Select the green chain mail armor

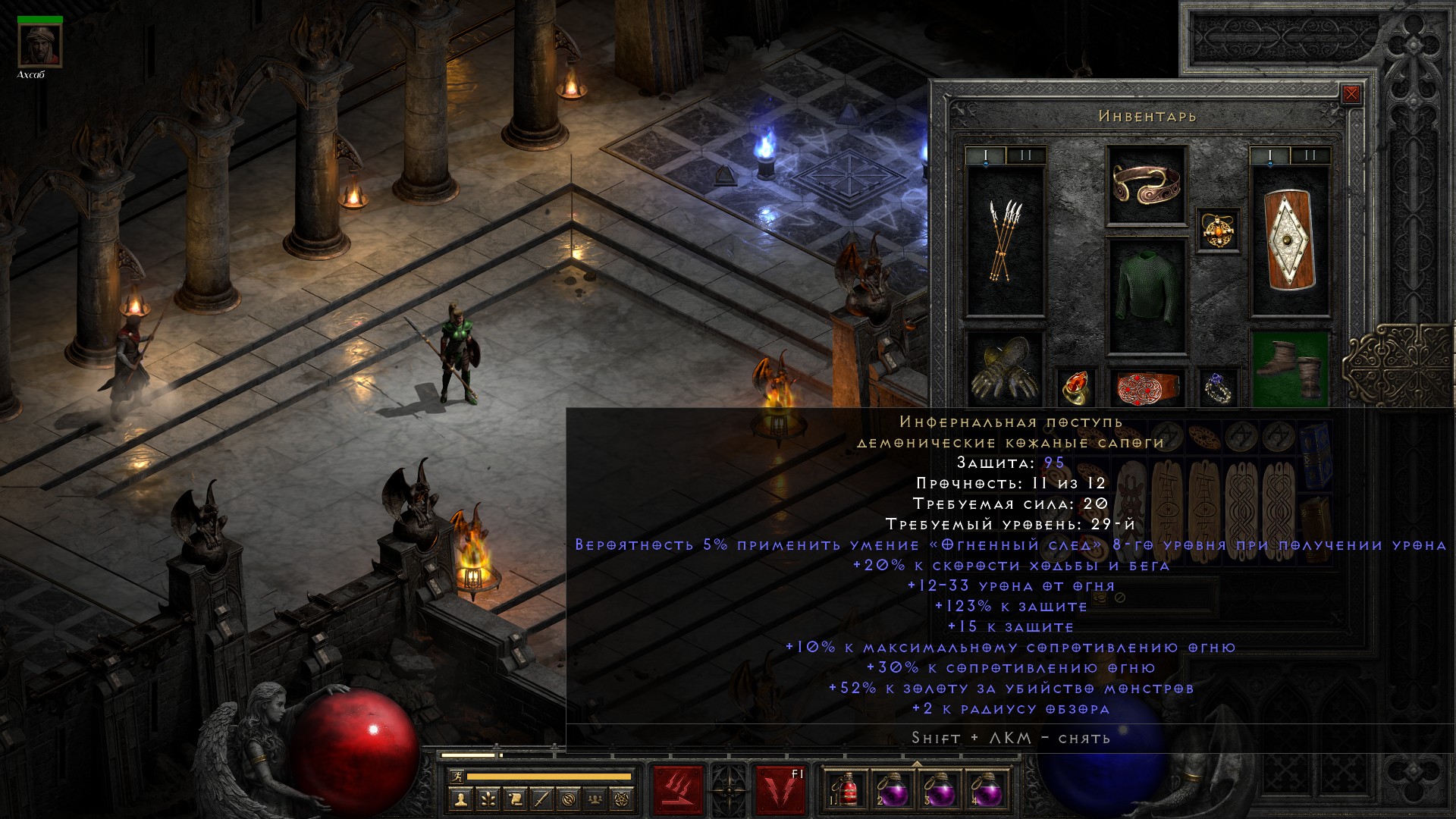(1146, 296)
